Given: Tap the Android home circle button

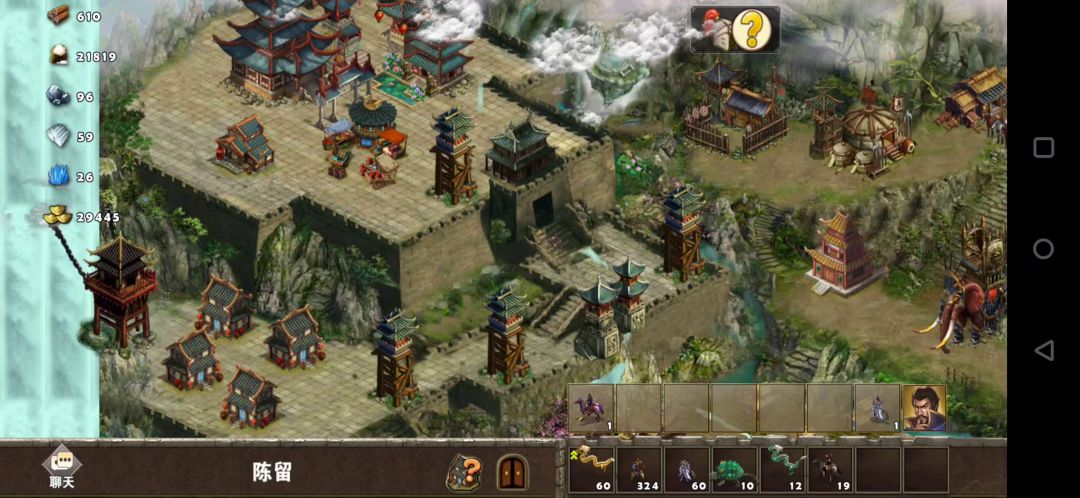Looking at the screenshot, I should (x=1043, y=249).
